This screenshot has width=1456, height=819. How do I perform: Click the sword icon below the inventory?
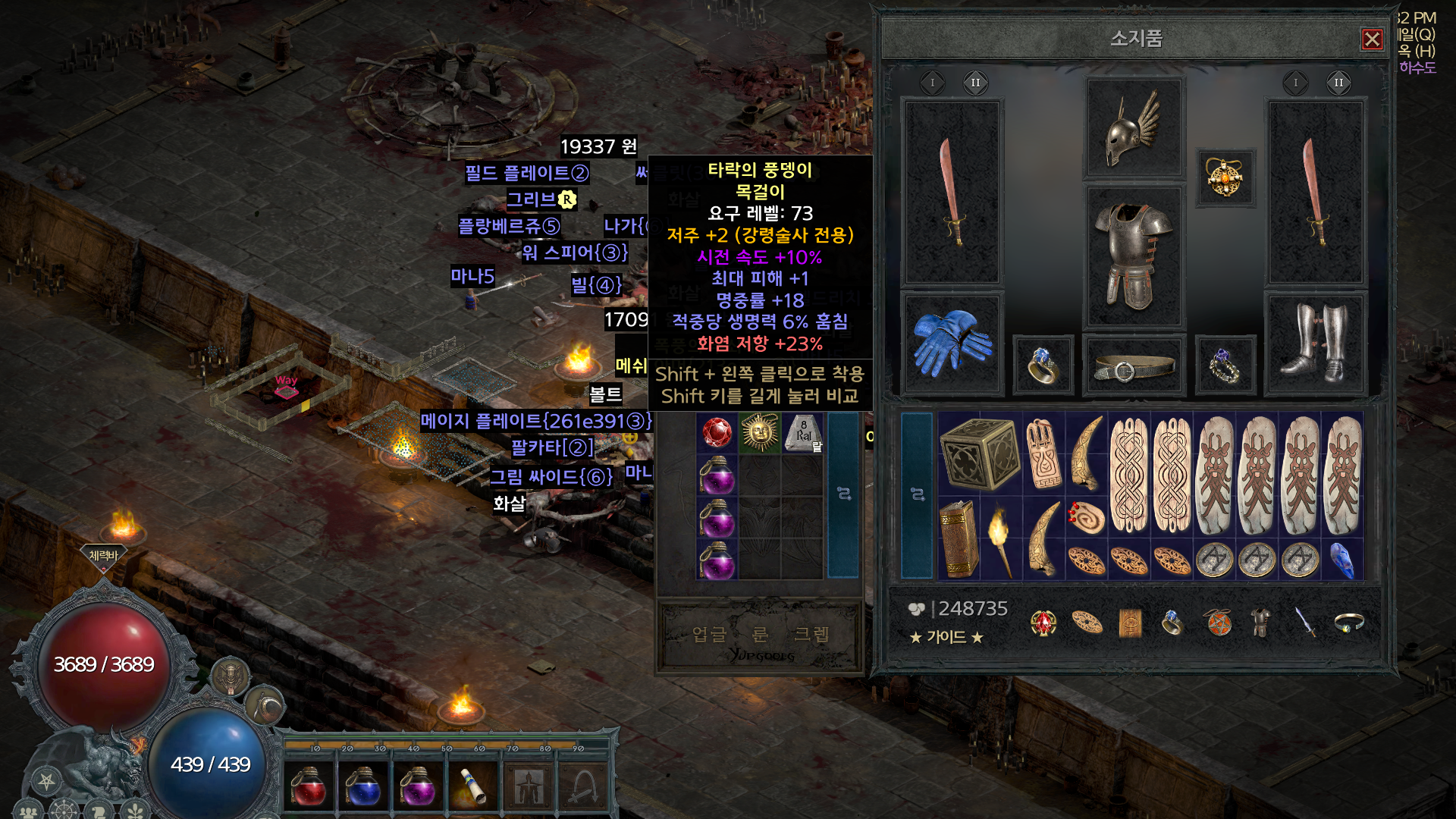pos(1304,623)
